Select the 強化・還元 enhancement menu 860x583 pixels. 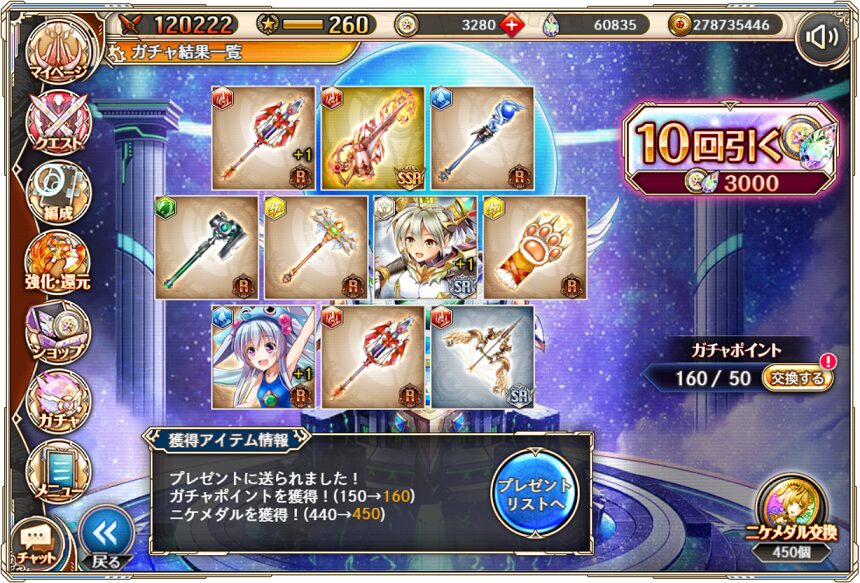point(57,262)
